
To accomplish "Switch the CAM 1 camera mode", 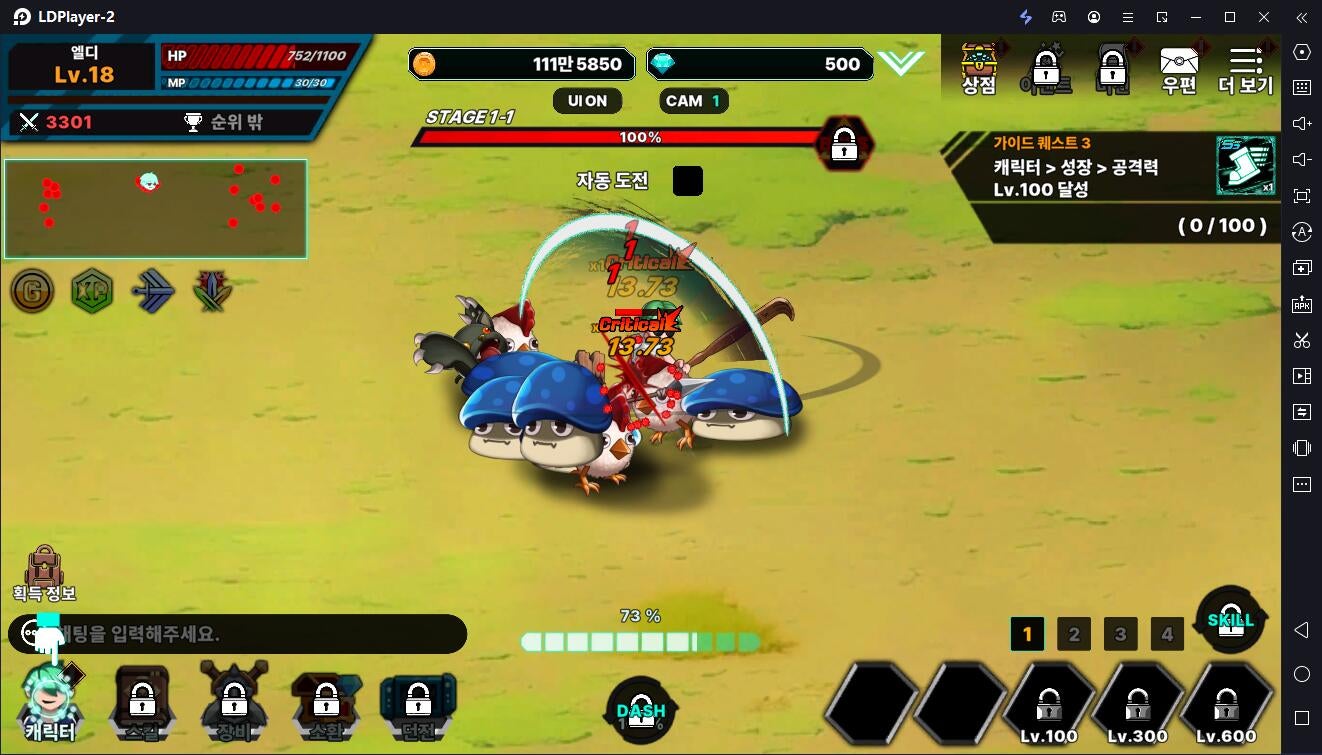I will coord(693,101).
